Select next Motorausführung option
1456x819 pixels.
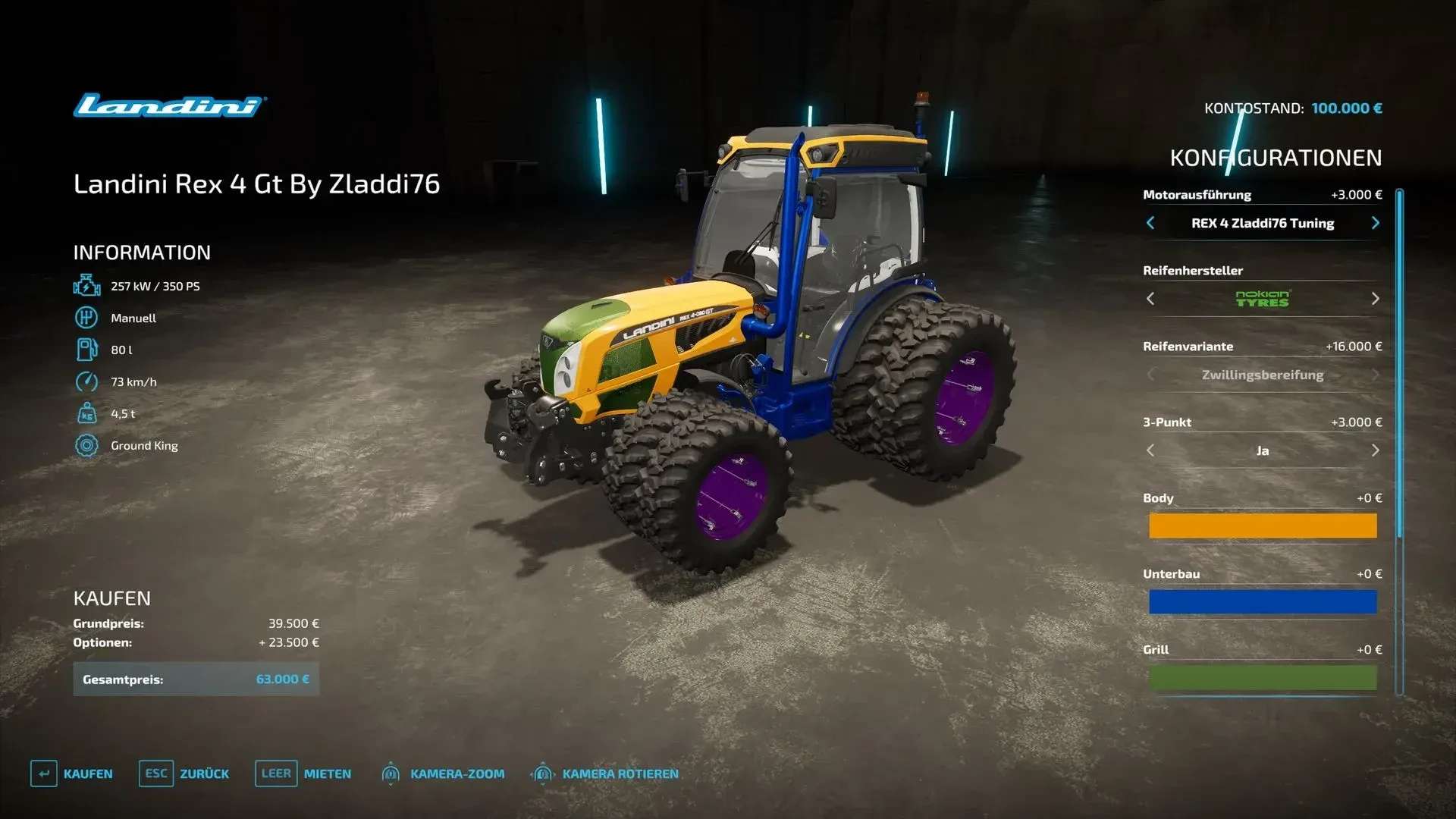[1375, 223]
